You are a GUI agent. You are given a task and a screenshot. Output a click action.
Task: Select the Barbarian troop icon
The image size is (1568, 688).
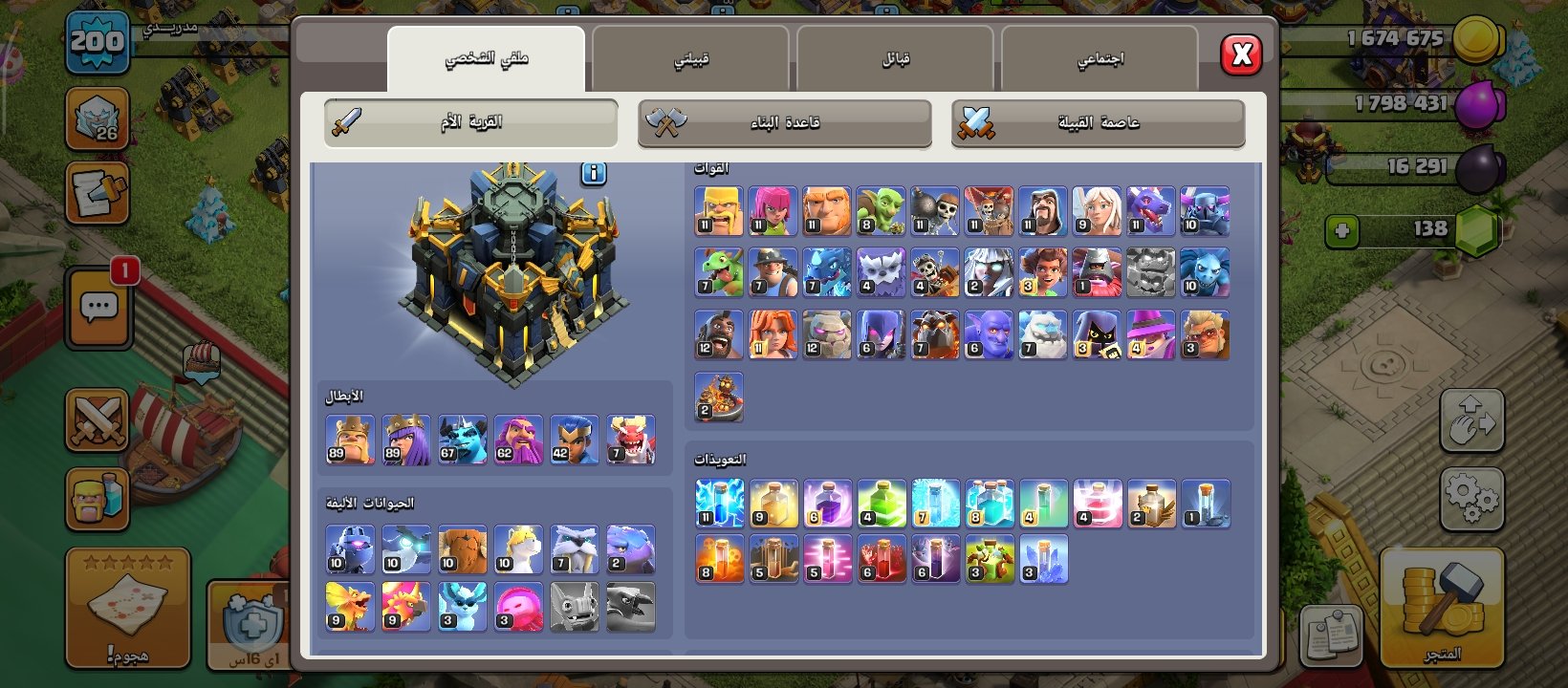point(719,209)
